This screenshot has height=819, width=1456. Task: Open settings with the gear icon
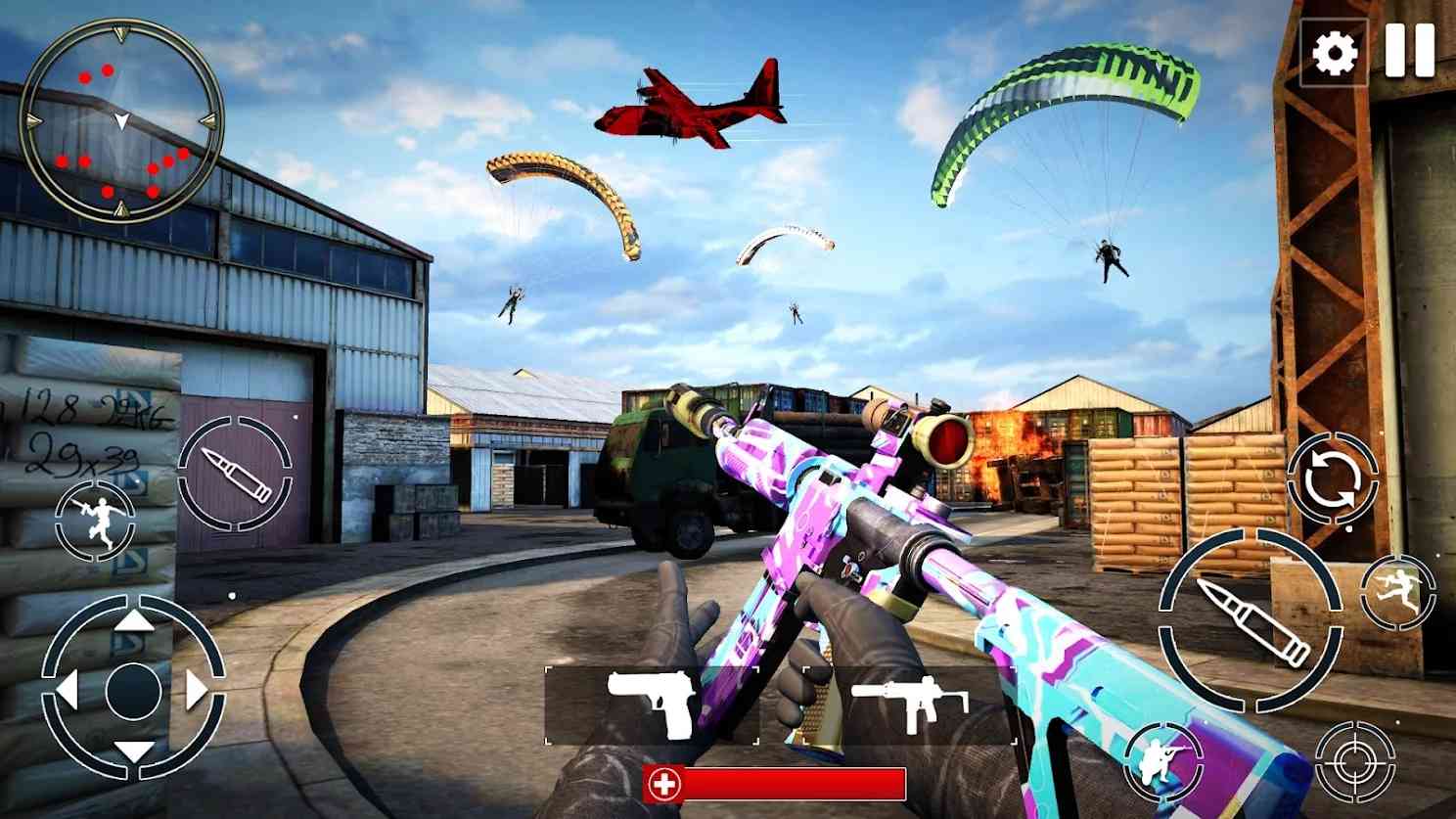coord(1335,52)
